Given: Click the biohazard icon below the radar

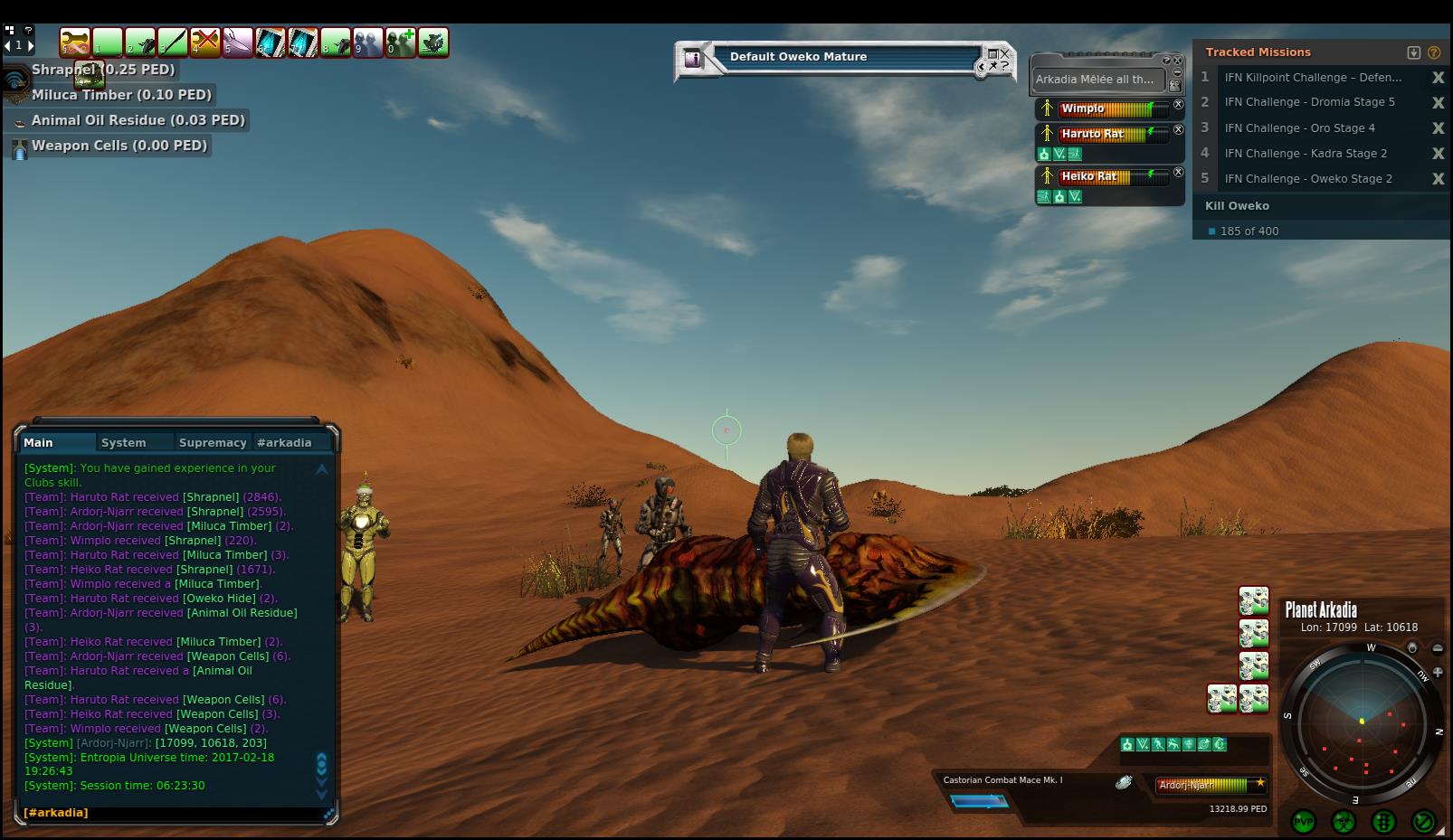Looking at the screenshot, I should (x=1344, y=821).
